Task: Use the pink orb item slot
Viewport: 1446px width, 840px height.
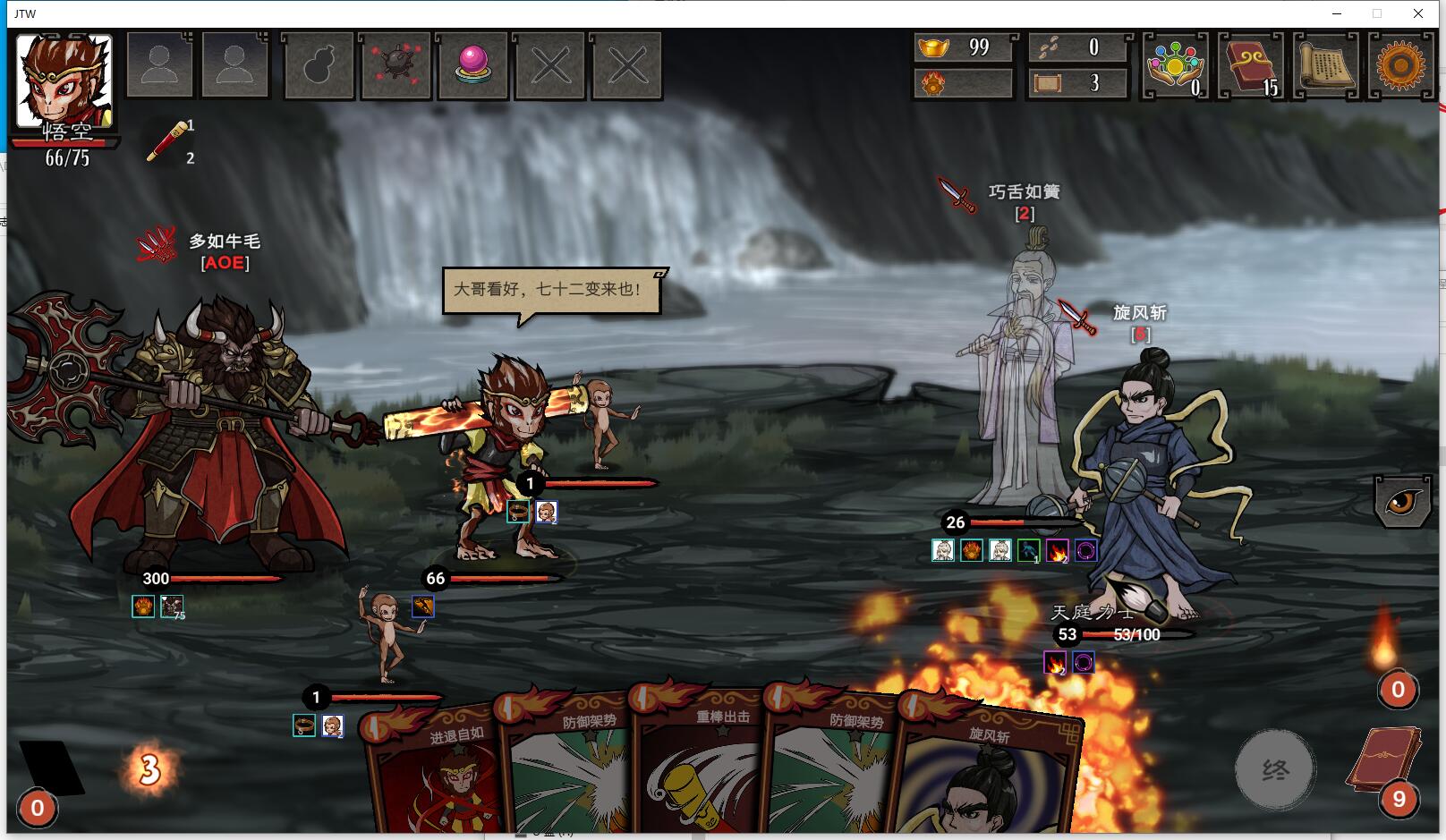Action: click(473, 66)
